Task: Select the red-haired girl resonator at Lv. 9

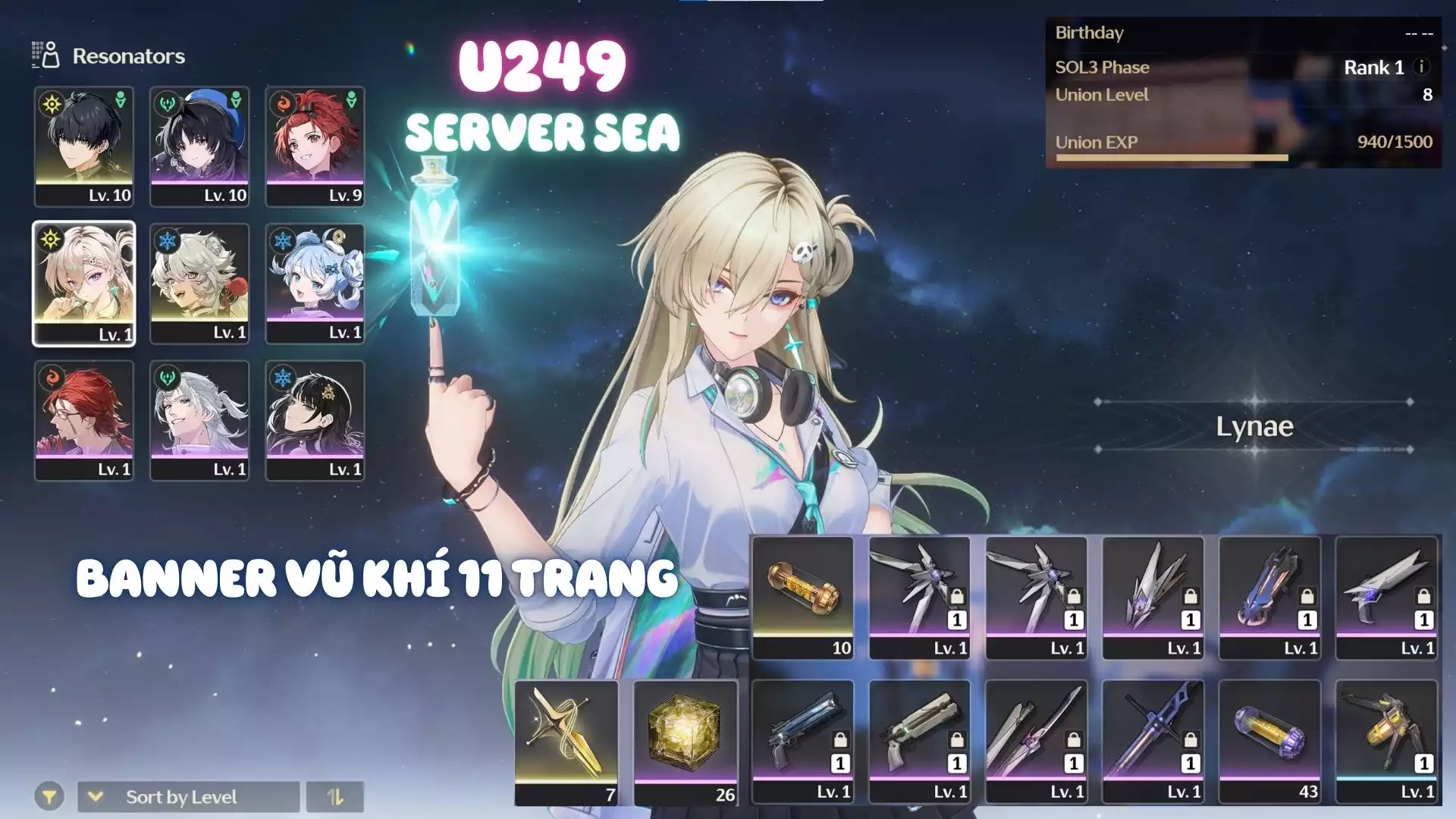Action: click(x=315, y=146)
